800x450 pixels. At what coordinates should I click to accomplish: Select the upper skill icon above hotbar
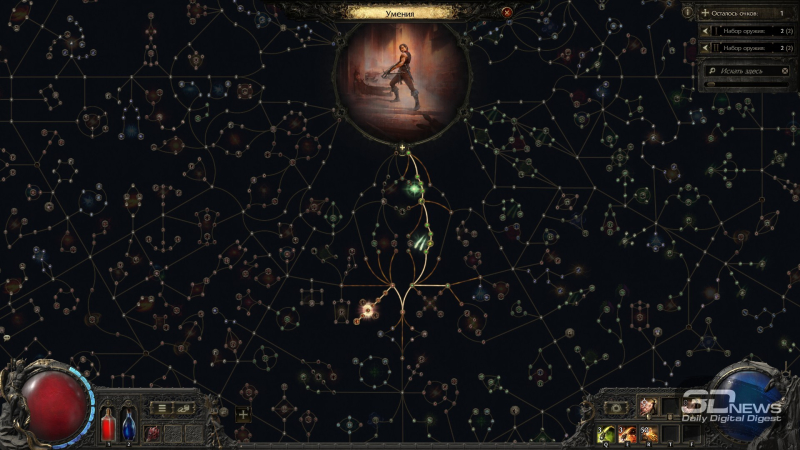click(x=648, y=407)
